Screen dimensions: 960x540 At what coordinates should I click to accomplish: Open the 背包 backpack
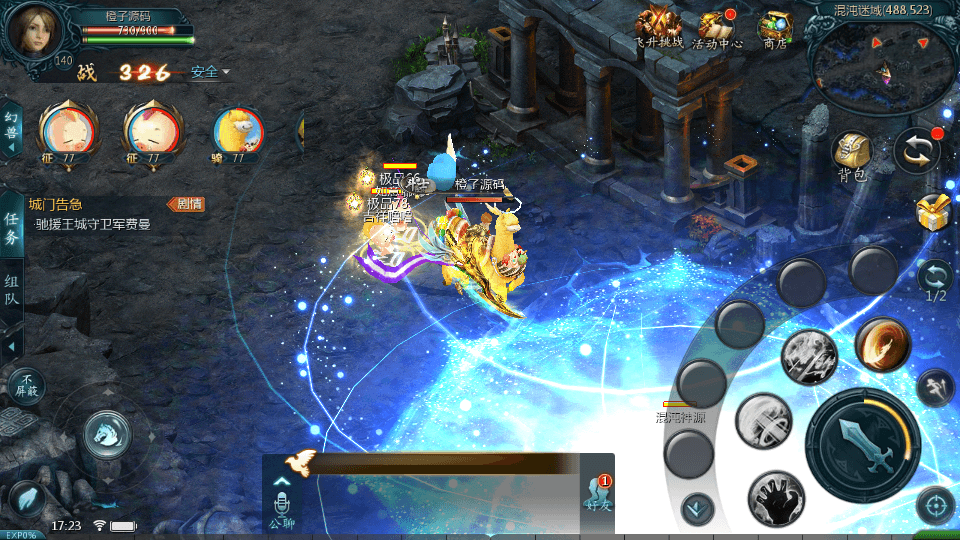[851, 156]
